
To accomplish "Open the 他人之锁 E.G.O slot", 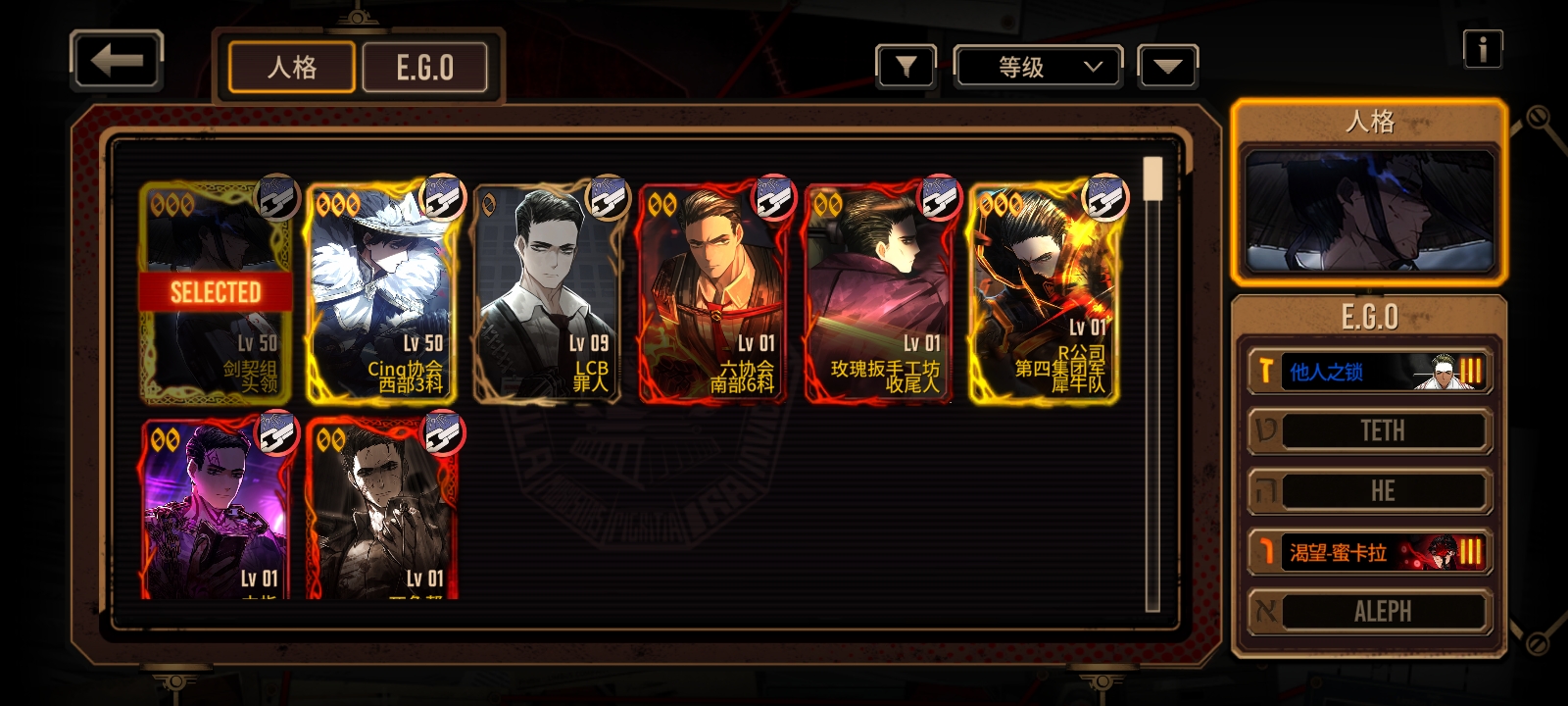I will point(1370,372).
